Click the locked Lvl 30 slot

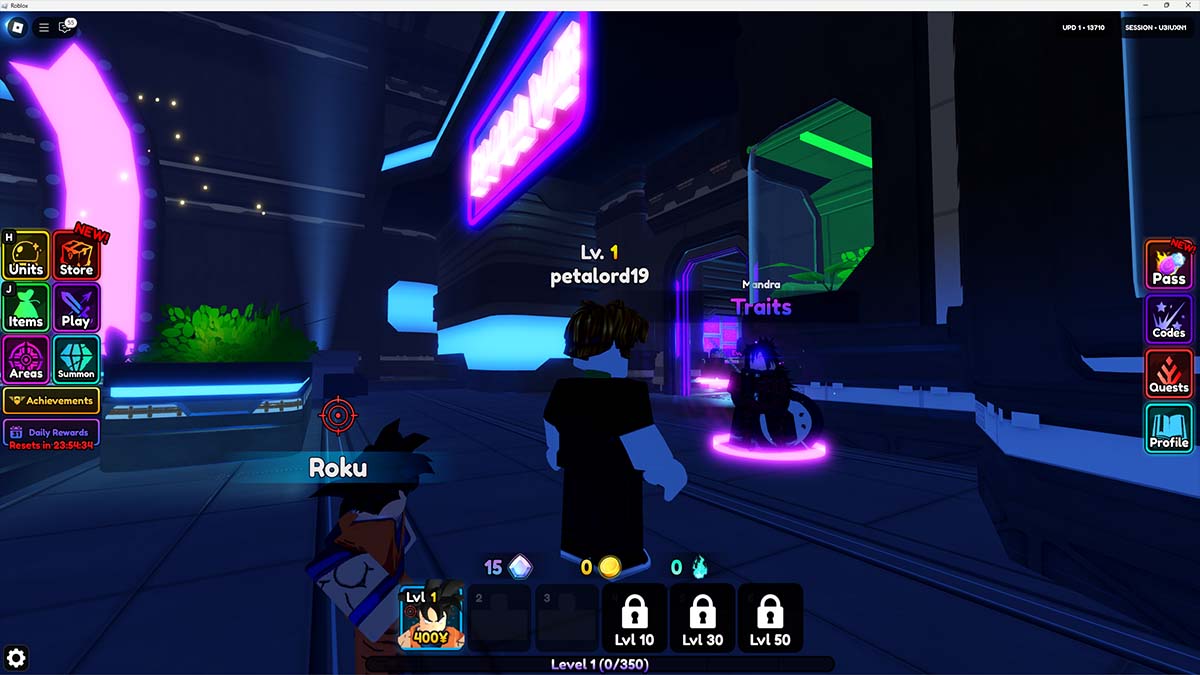point(702,618)
